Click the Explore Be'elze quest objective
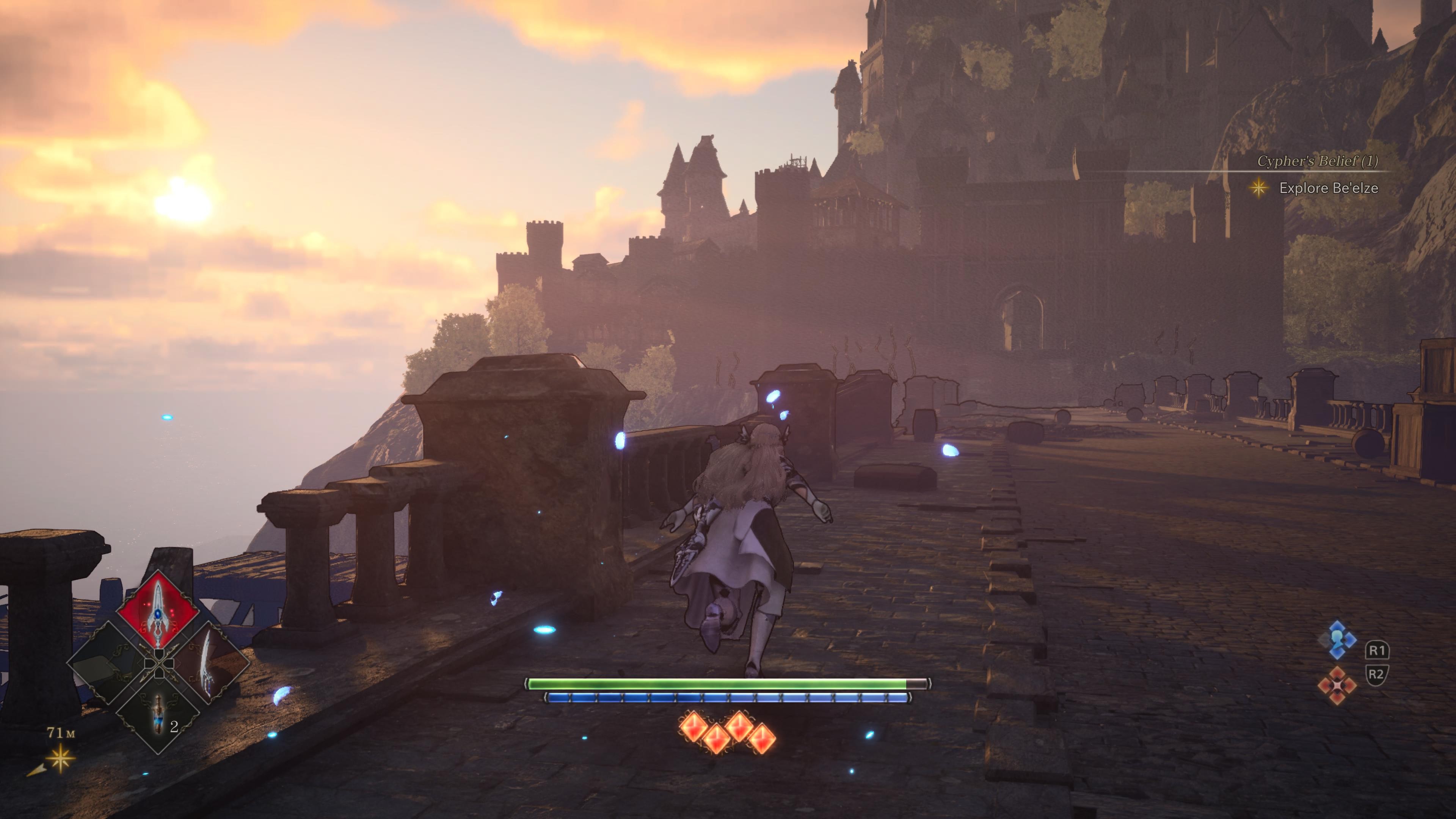Screen dimensions: 1456x819 (1328, 188)
